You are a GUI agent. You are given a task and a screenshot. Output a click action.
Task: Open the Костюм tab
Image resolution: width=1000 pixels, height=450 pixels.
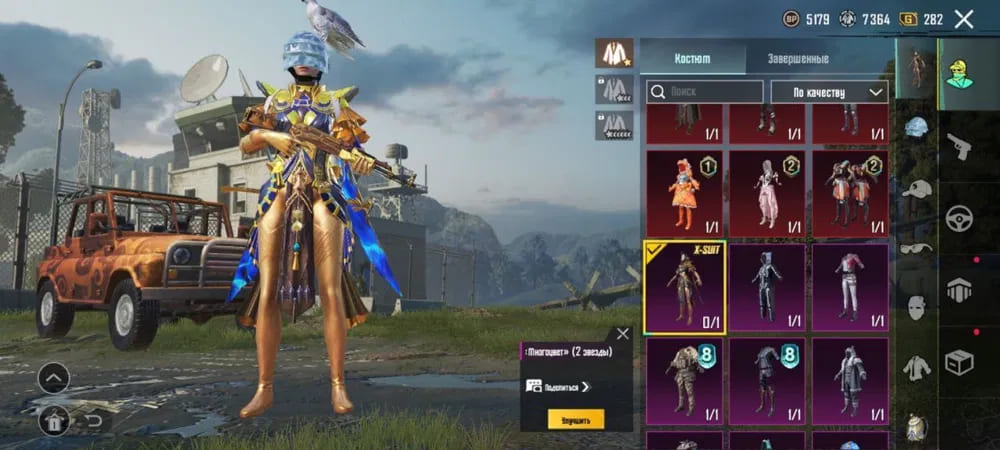point(692,58)
